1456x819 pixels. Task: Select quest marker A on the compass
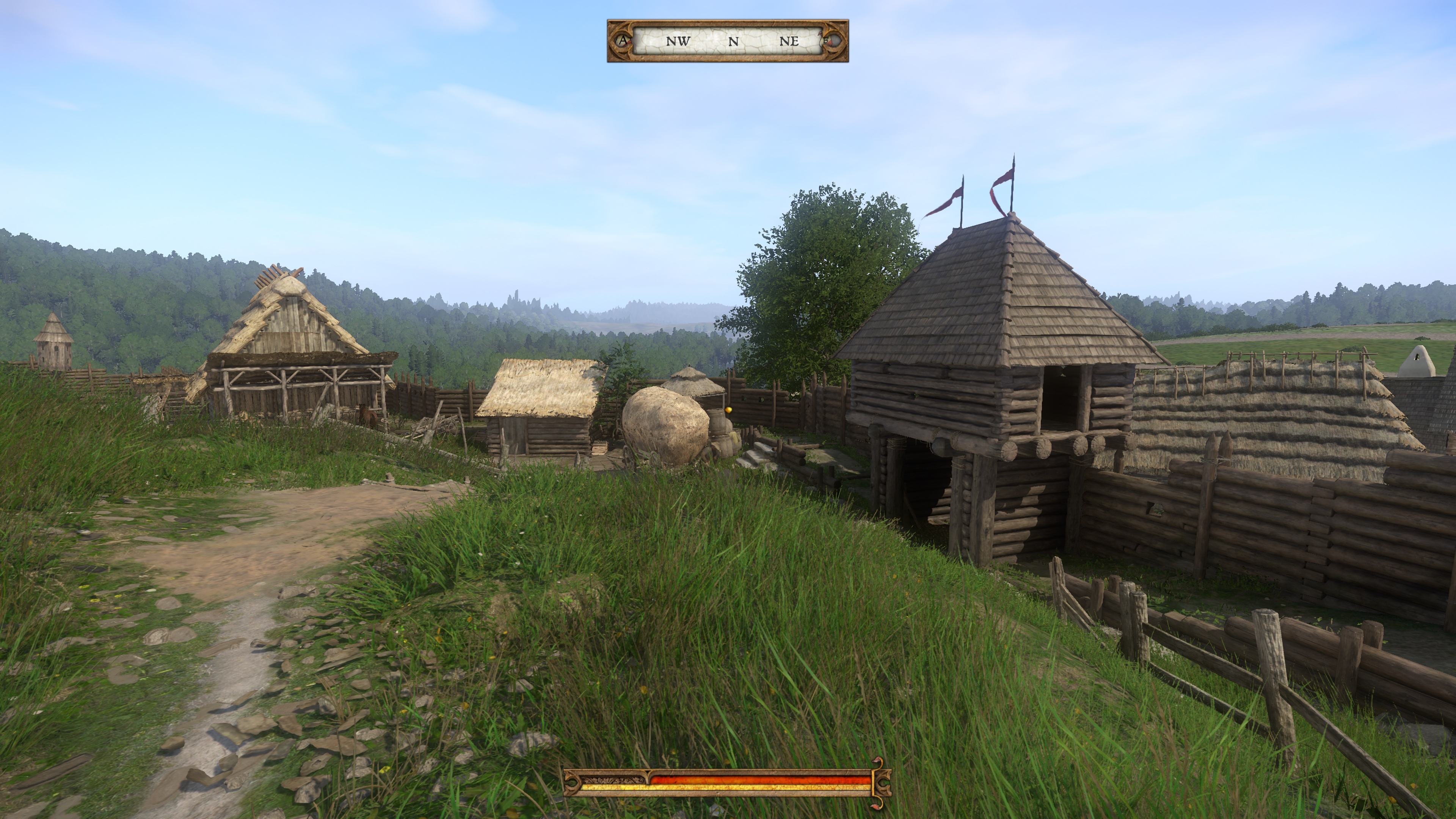(x=623, y=41)
